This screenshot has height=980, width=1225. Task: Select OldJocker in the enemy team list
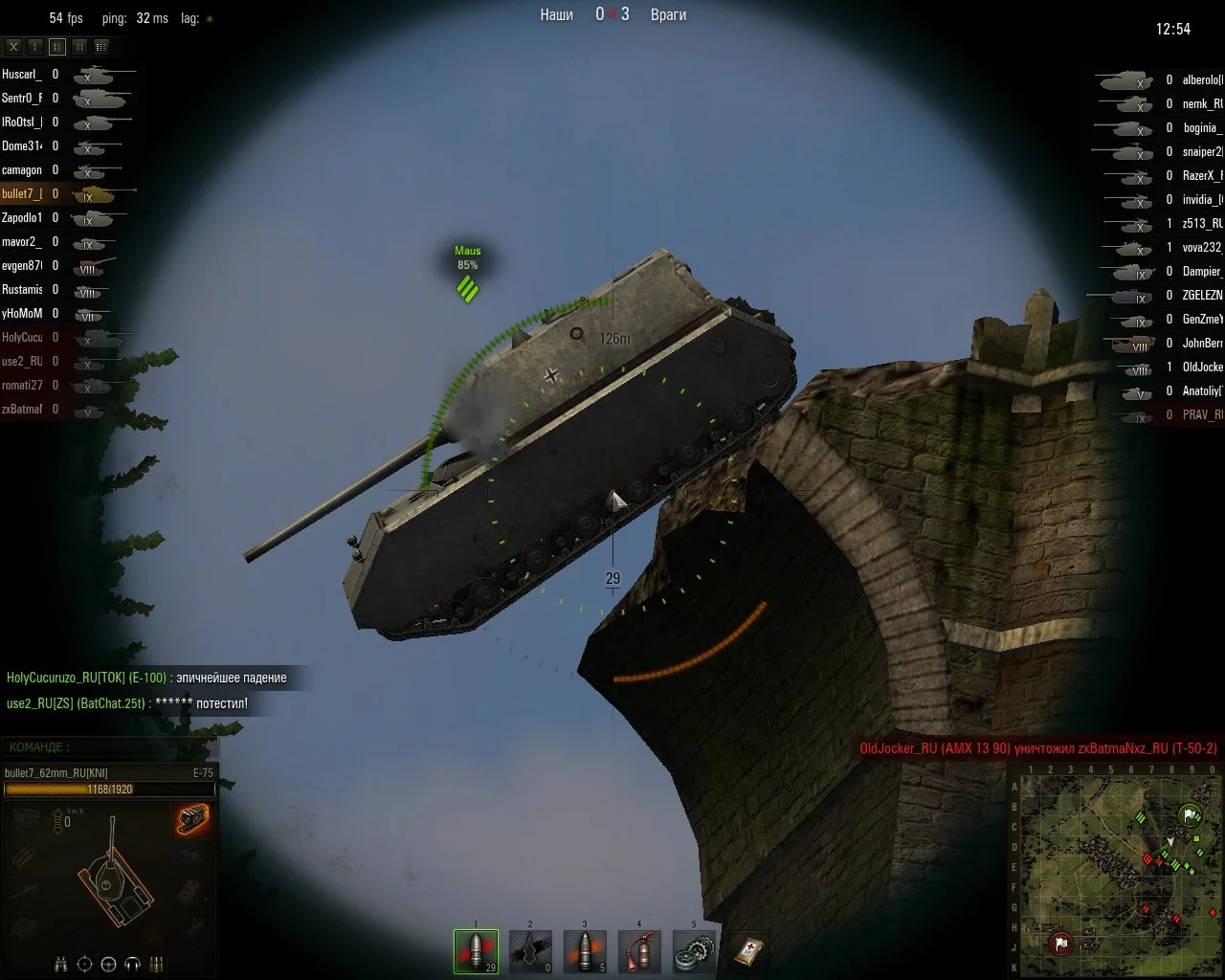(x=1202, y=367)
